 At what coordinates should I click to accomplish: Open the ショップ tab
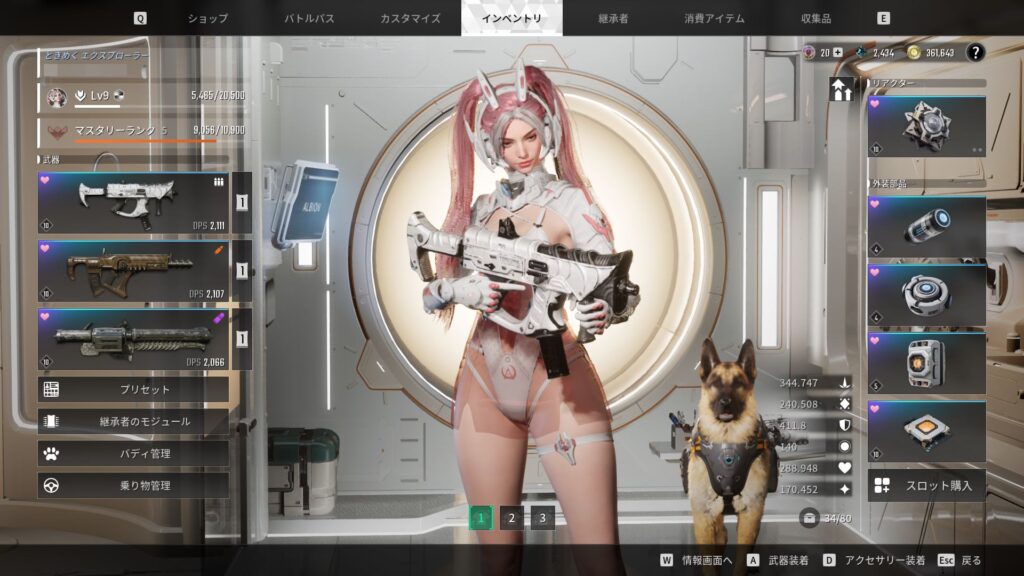pos(208,18)
